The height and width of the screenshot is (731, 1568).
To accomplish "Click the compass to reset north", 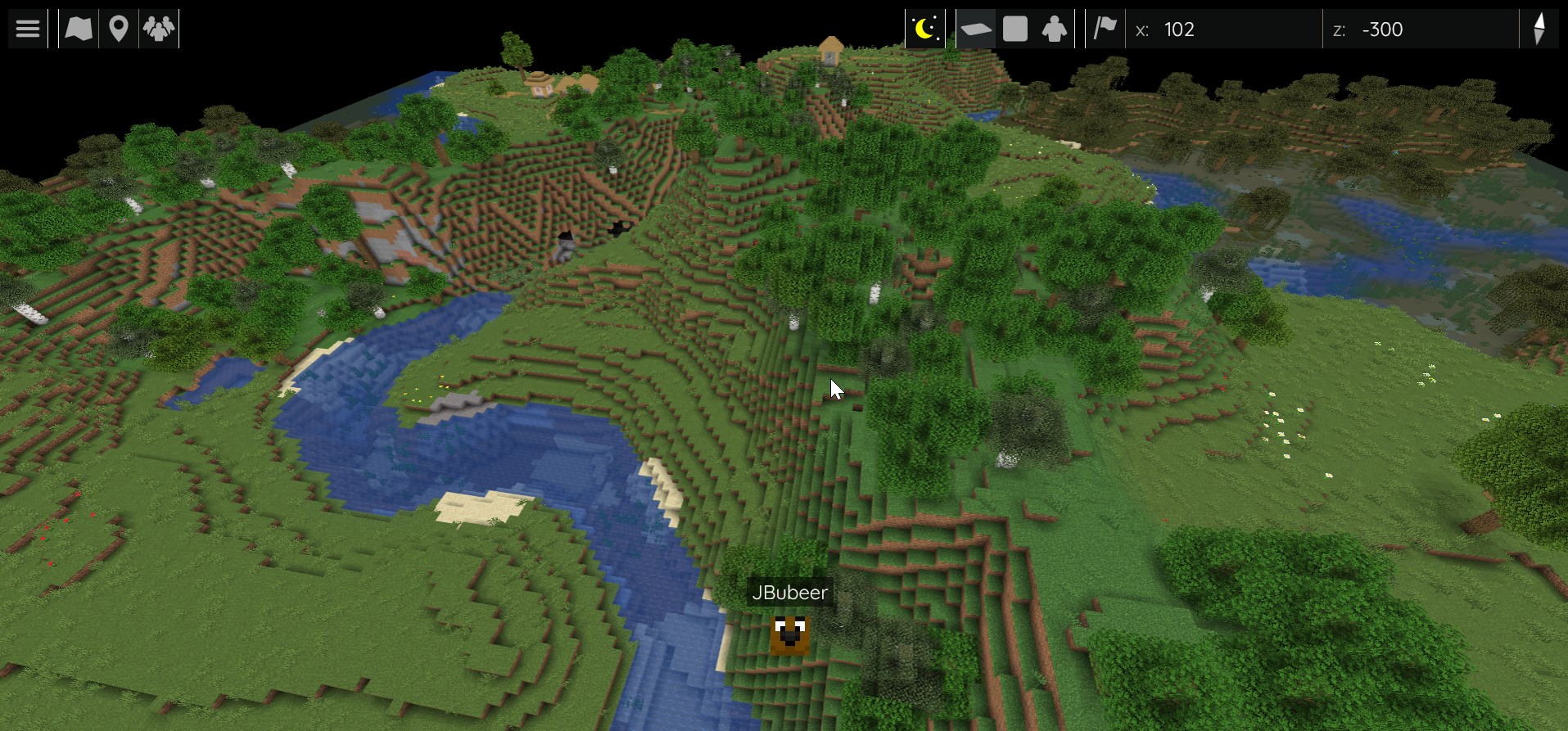I will click(1539, 29).
